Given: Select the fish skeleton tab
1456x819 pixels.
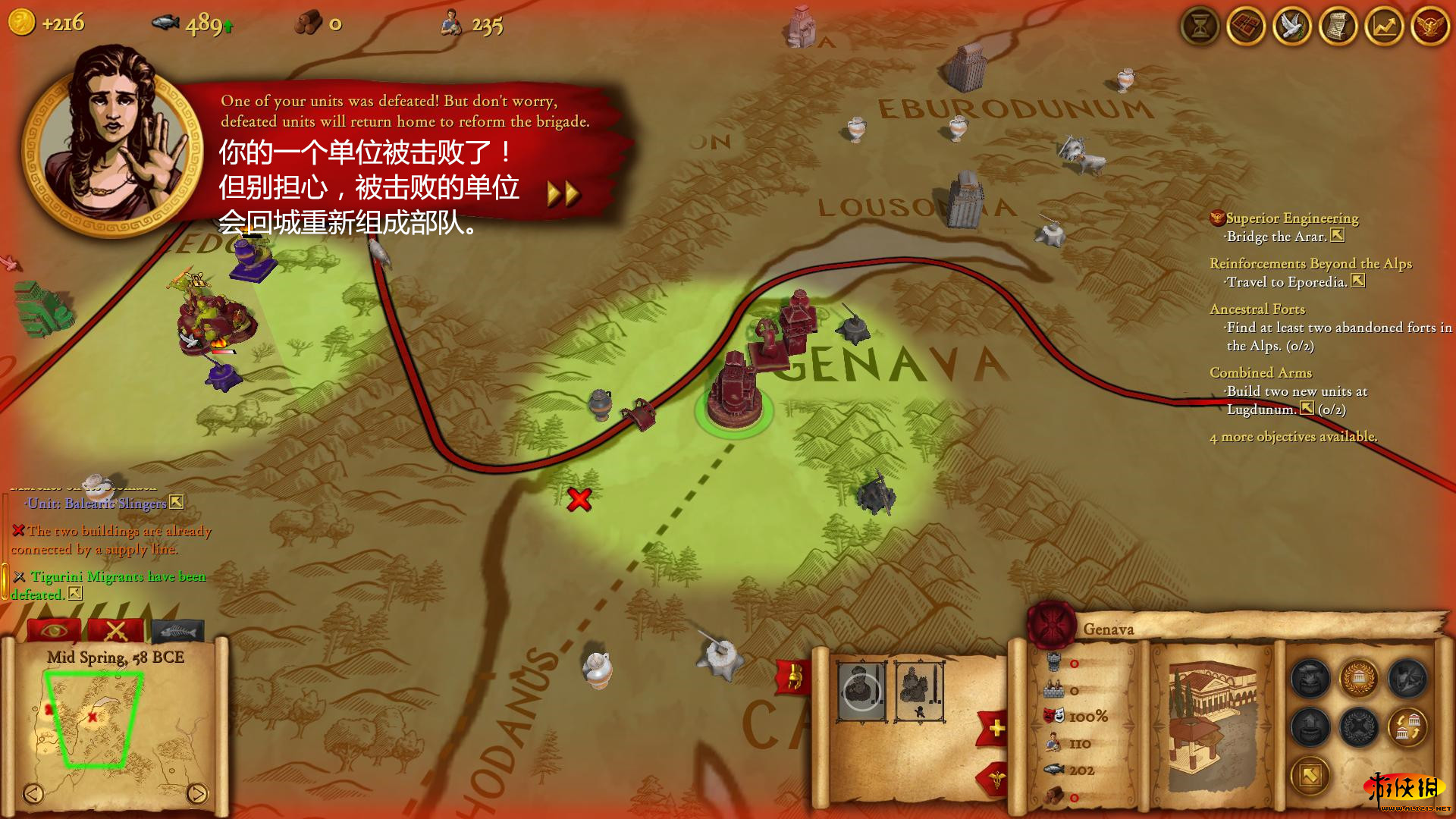Looking at the screenshot, I should (178, 630).
